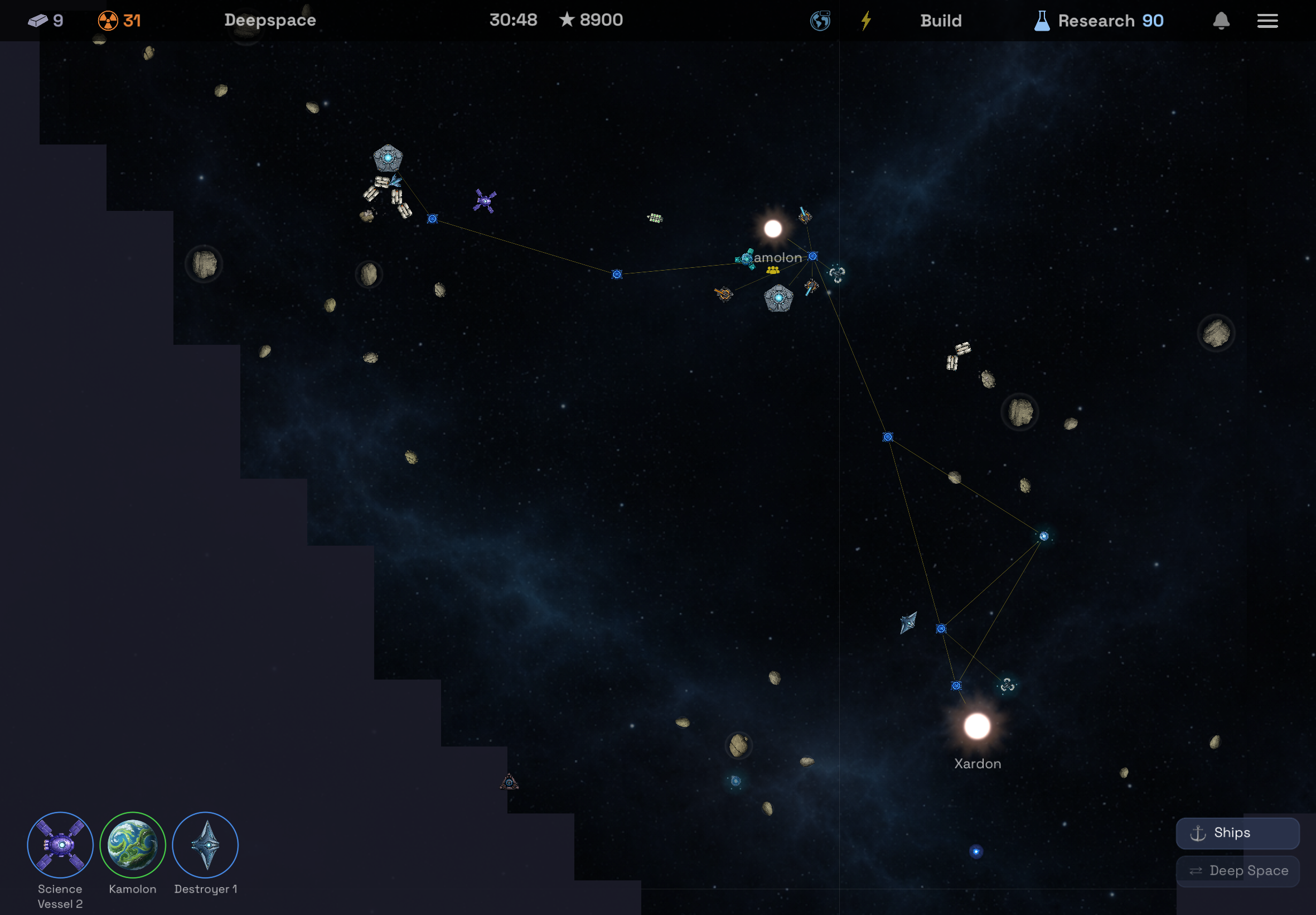Open the notifications bell
Image resolution: width=1316 pixels, height=915 pixels.
click(1220, 20)
